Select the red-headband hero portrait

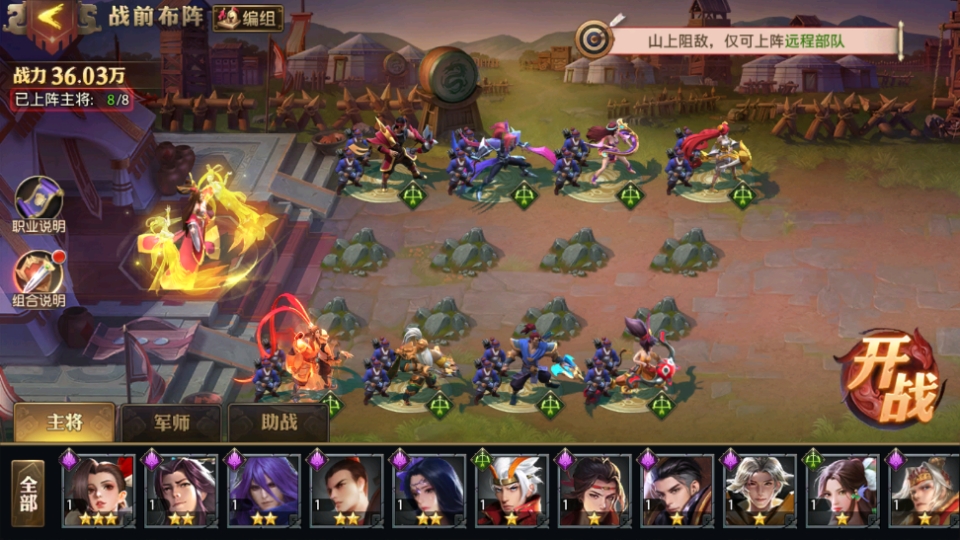(x=595, y=490)
